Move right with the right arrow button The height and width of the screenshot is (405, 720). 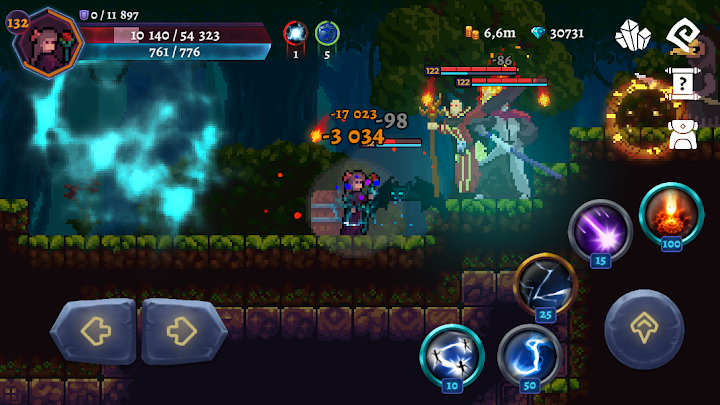pyautogui.click(x=184, y=331)
